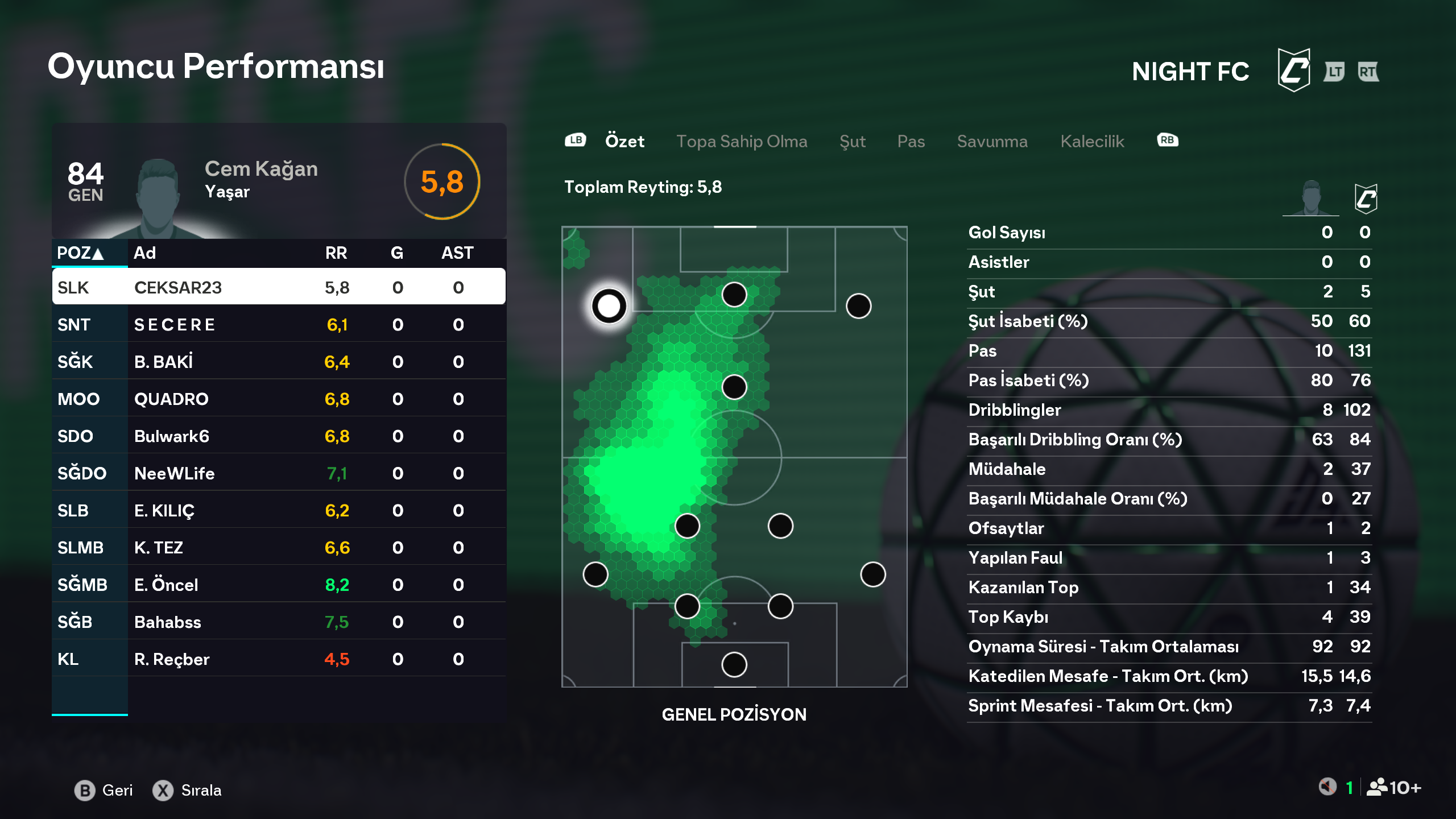Switch to the Kalecilik tab
The height and width of the screenshot is (819, 1456).
(1092, 141)
